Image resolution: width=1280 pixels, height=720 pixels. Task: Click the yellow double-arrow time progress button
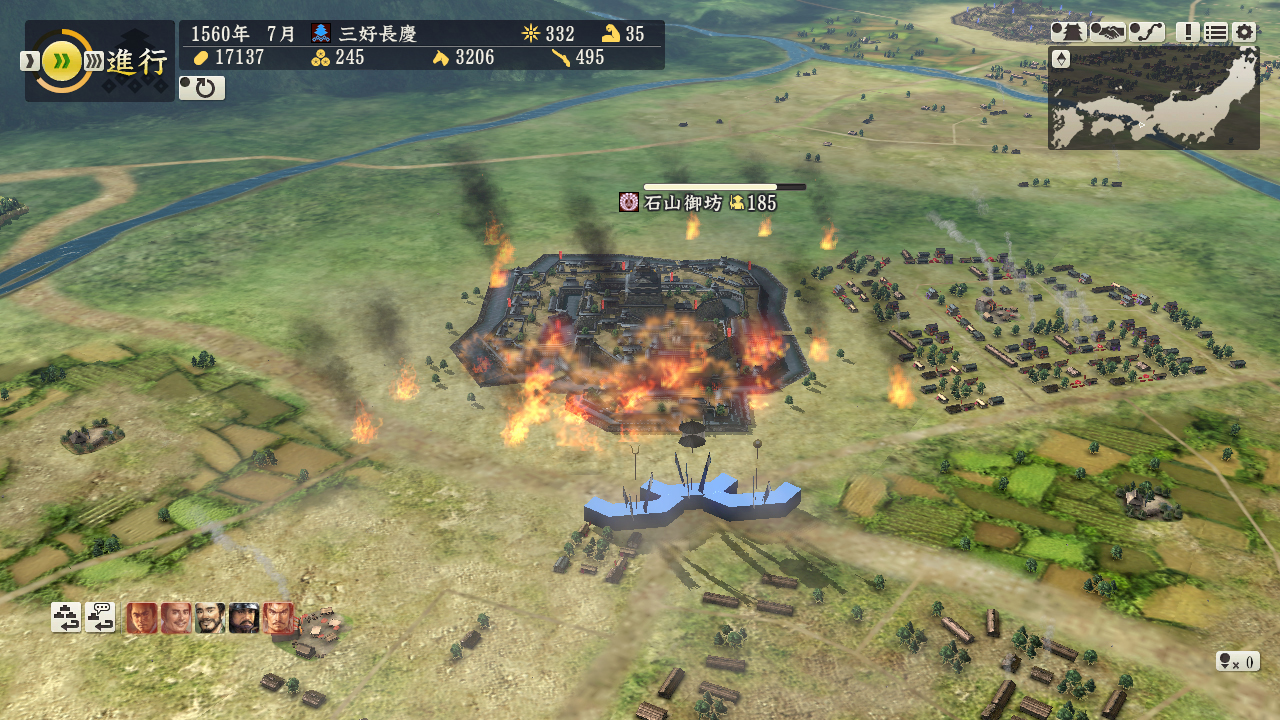(62, 61)
